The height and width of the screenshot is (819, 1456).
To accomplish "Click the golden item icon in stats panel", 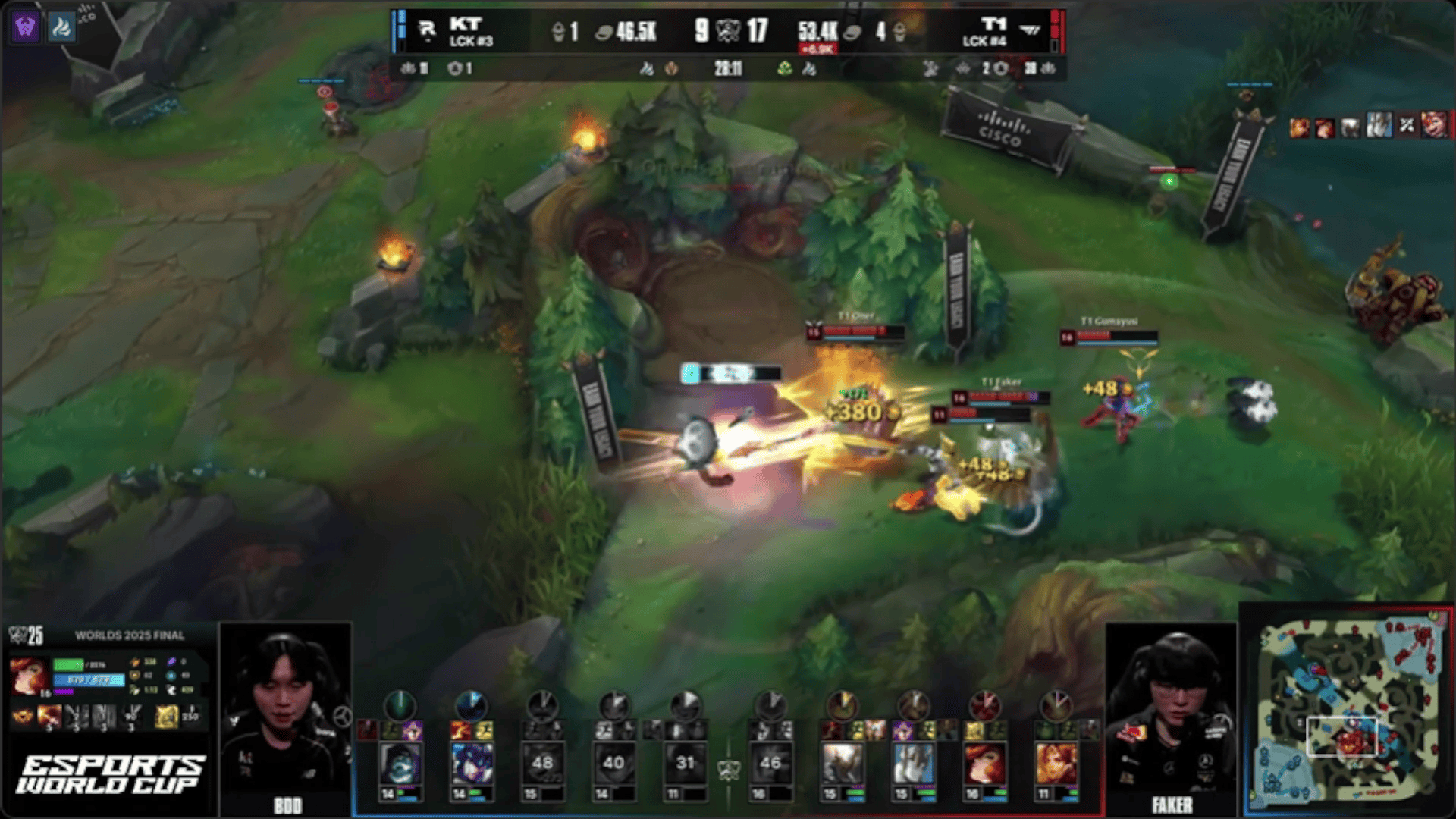I will tap(166, 716).
